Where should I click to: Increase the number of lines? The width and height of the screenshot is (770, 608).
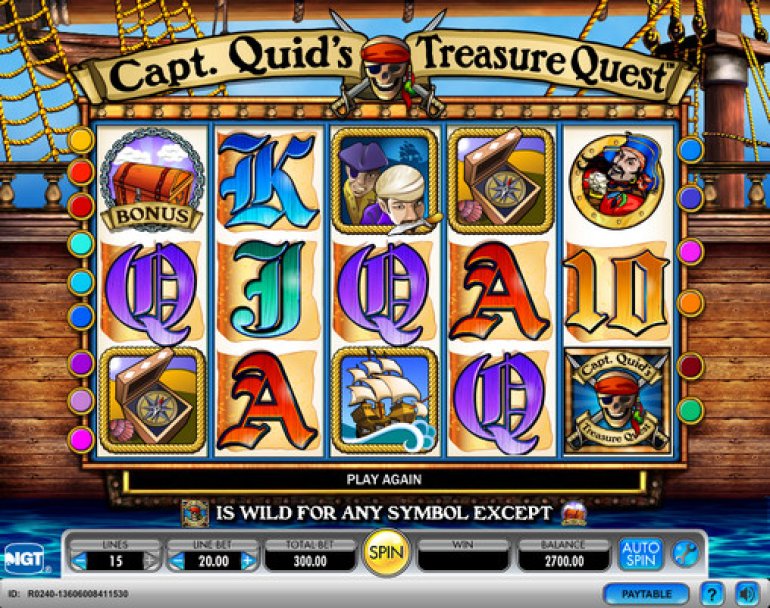click(x=151, y=560)
